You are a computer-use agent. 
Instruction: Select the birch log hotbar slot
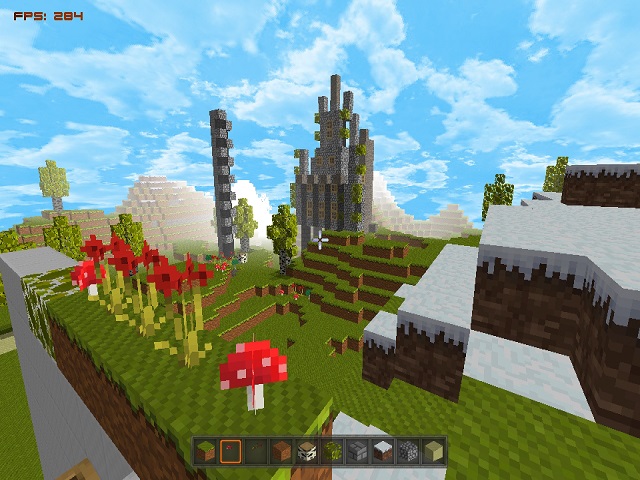(x=307, y=451)
